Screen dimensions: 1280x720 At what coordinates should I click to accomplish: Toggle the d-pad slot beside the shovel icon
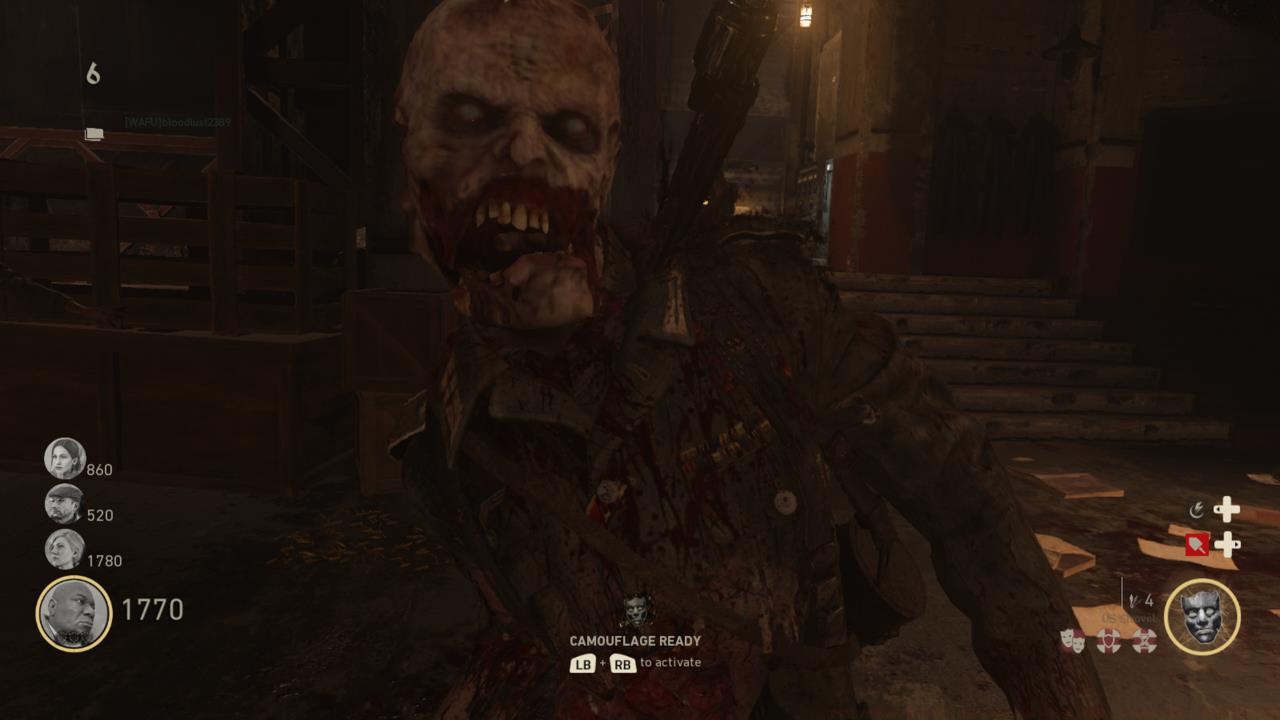point(1227,544)
